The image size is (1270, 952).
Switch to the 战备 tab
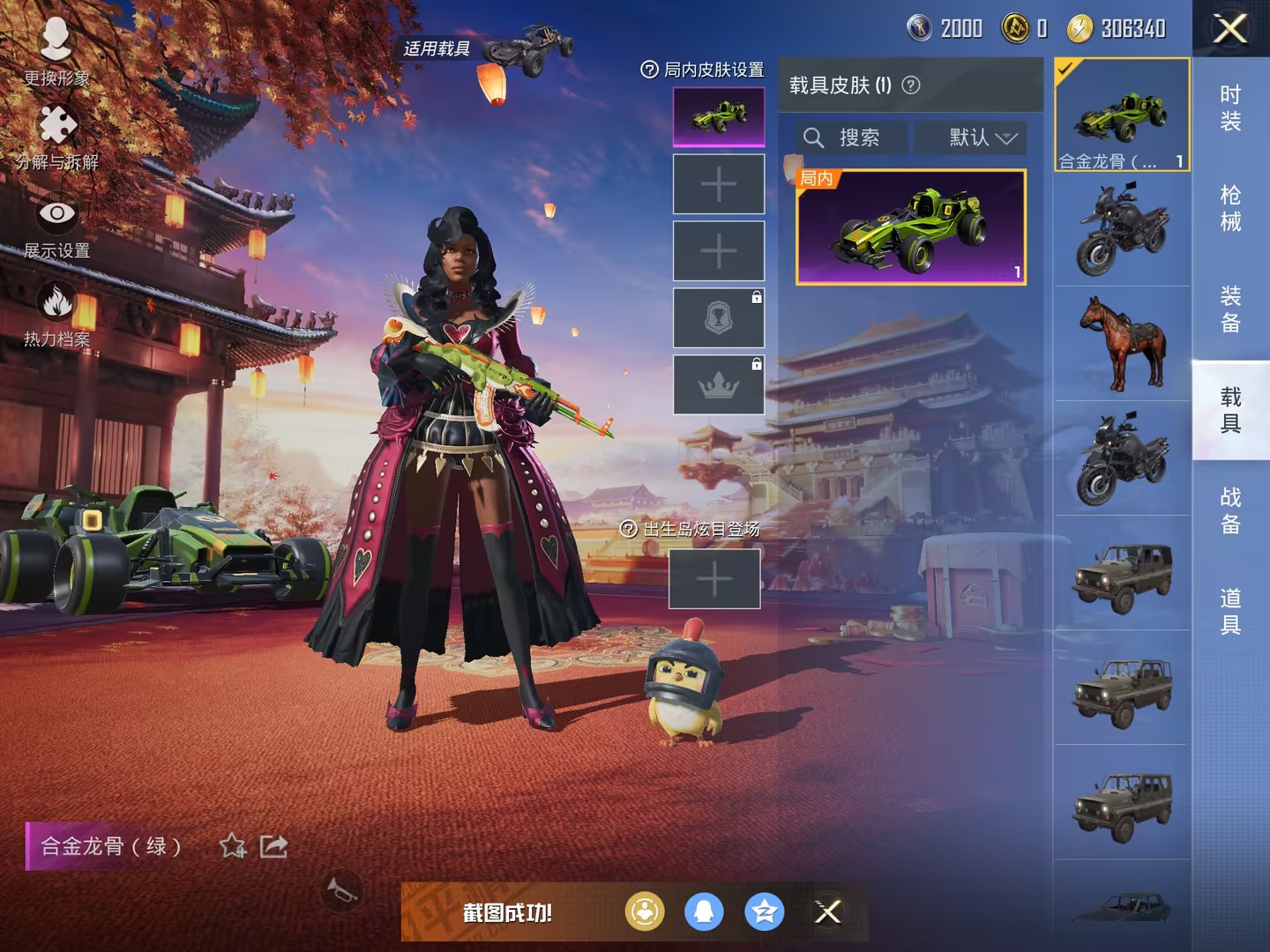[x=1230, y=510]
